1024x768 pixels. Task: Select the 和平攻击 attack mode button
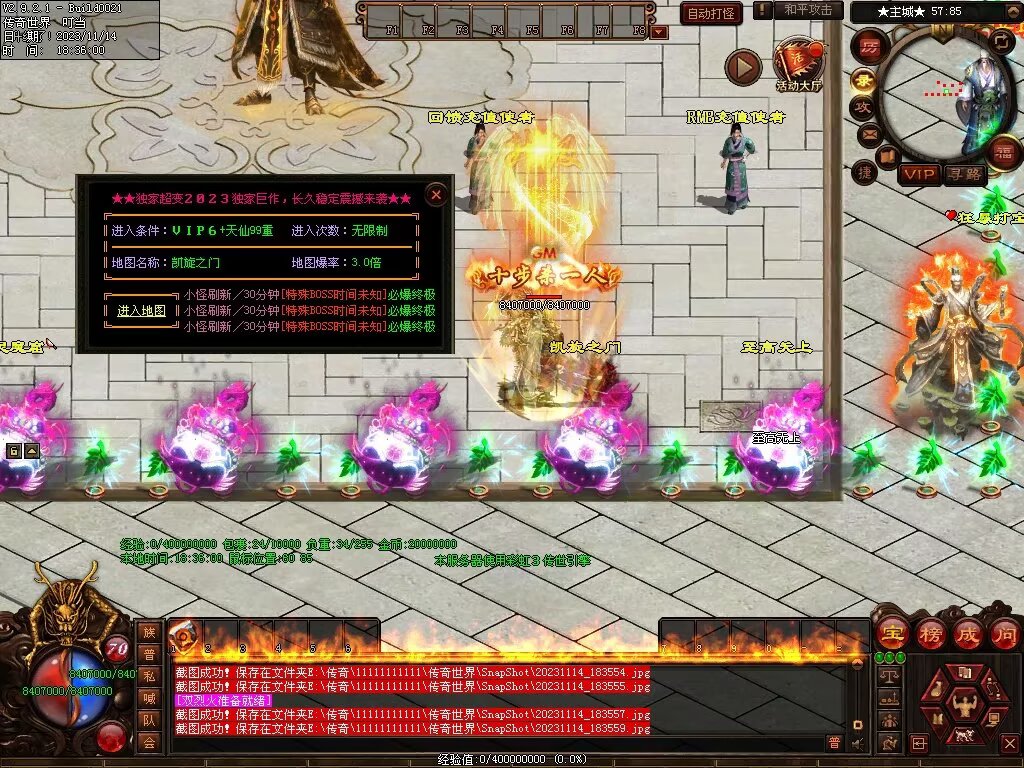click(807, 10)
